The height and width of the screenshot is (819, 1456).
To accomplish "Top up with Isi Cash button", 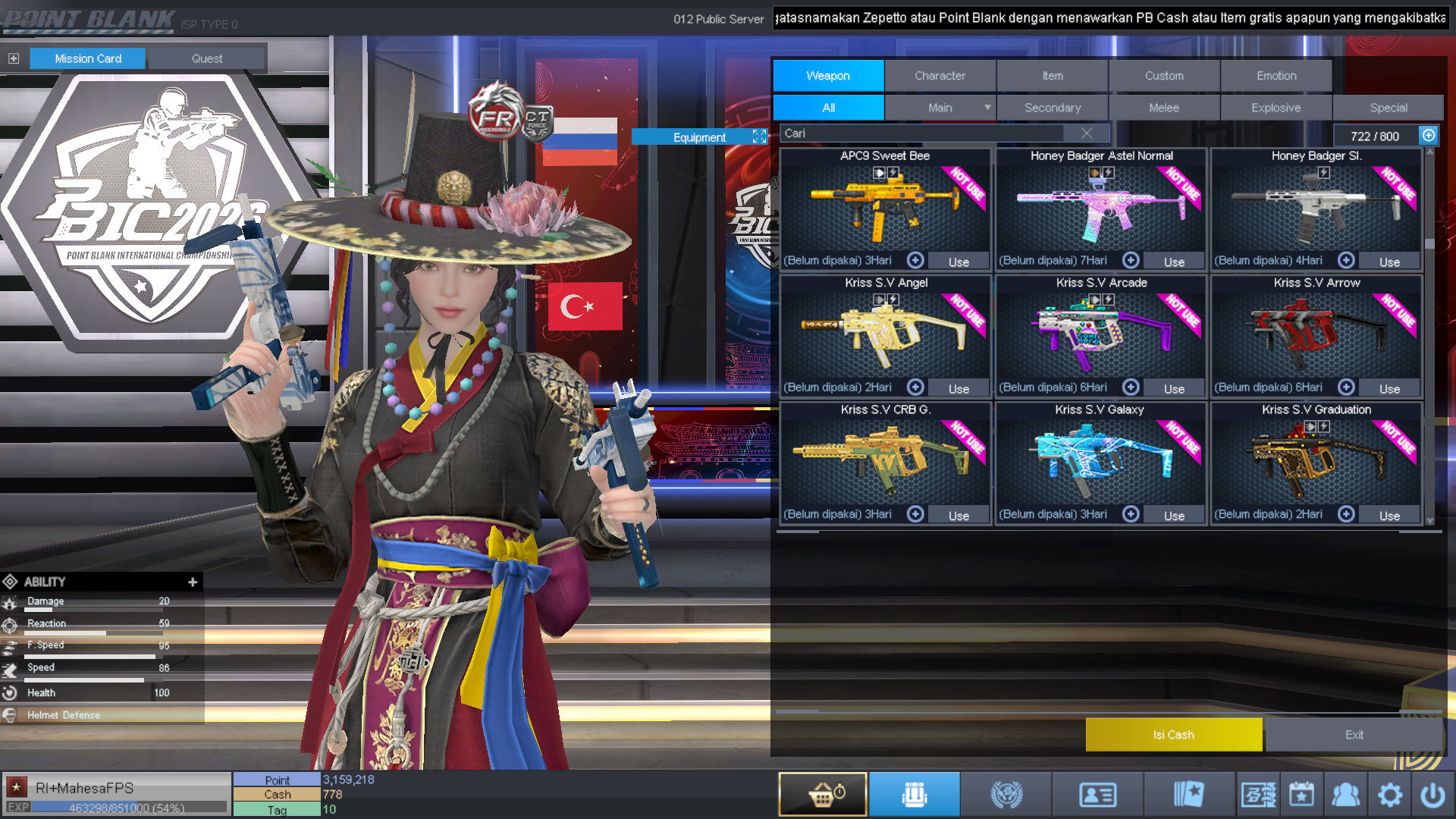I will [1173, 734].
